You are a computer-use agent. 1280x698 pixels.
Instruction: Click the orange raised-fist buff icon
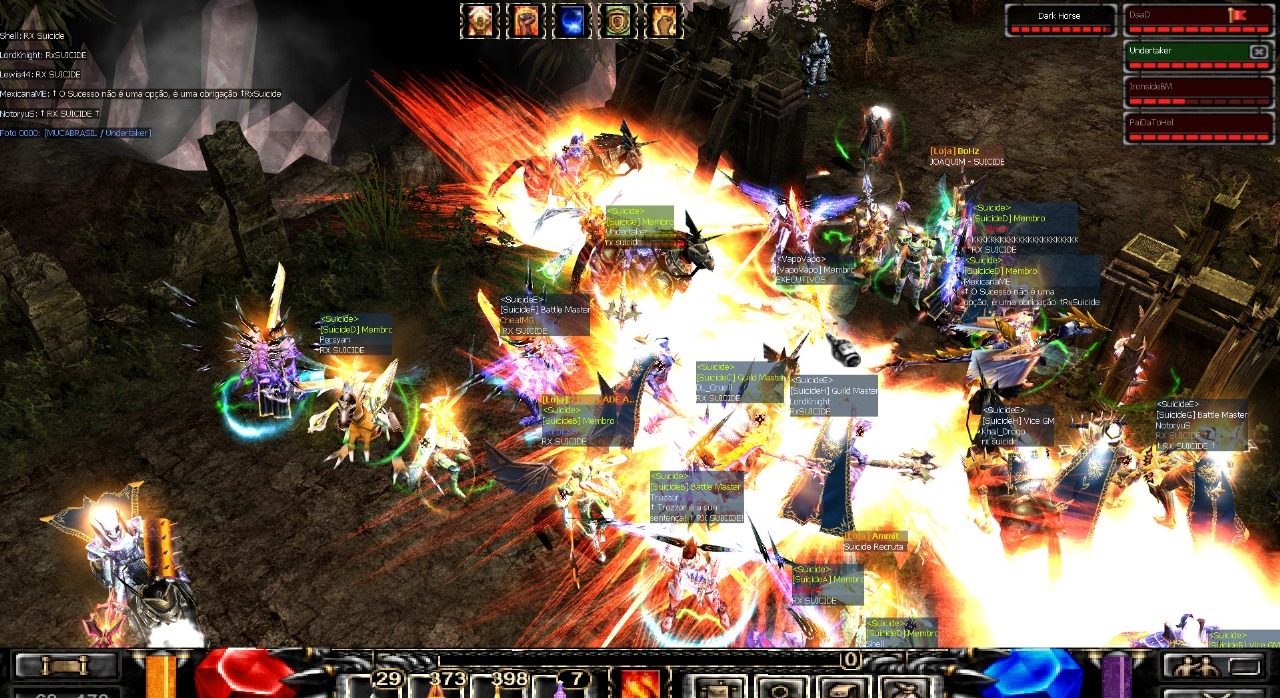tap(524, 21)
